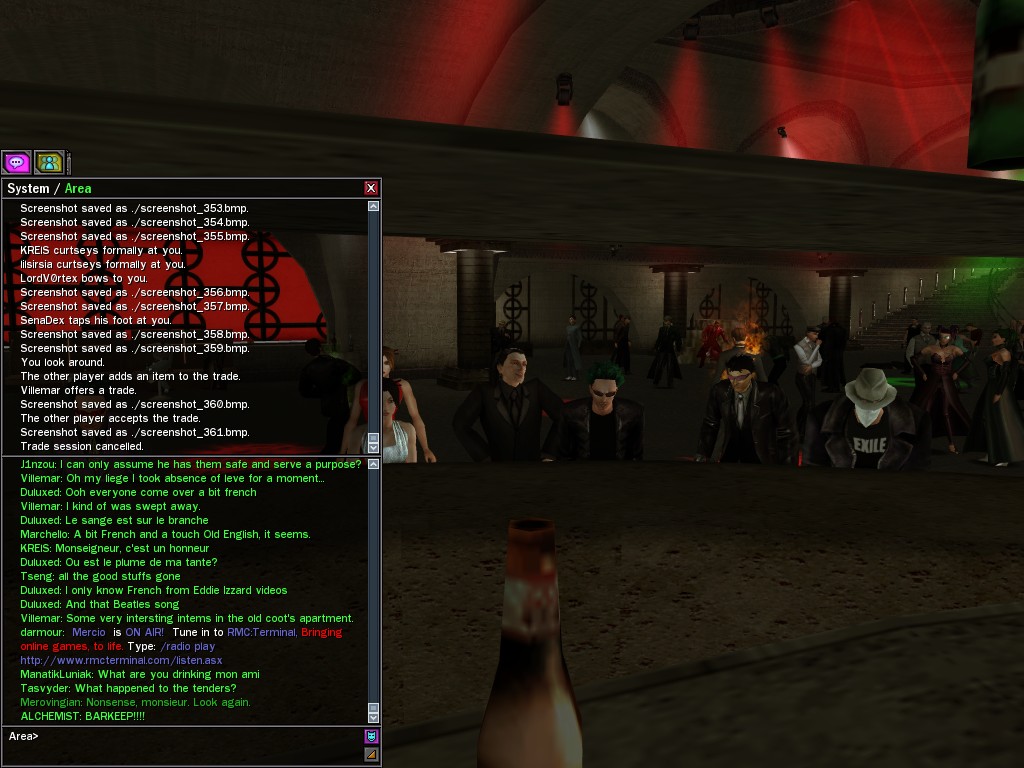Click the down arrow of the System log scrollbar
The width and height of the screenshot is (1024, 768).
pyautogui.click(x=373, y=448)
